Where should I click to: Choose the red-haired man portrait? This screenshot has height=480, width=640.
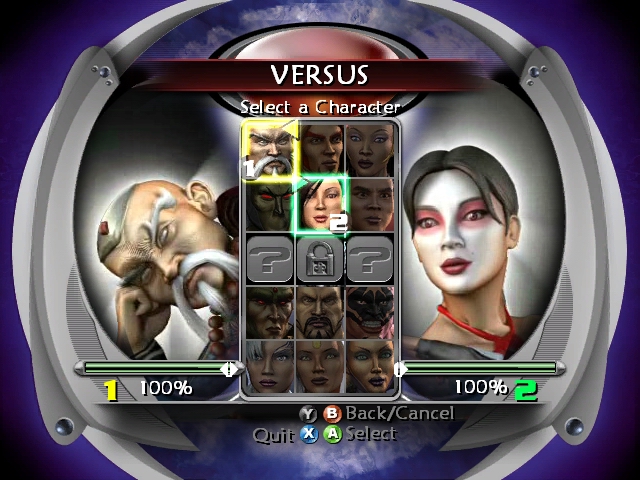point(320,151)
